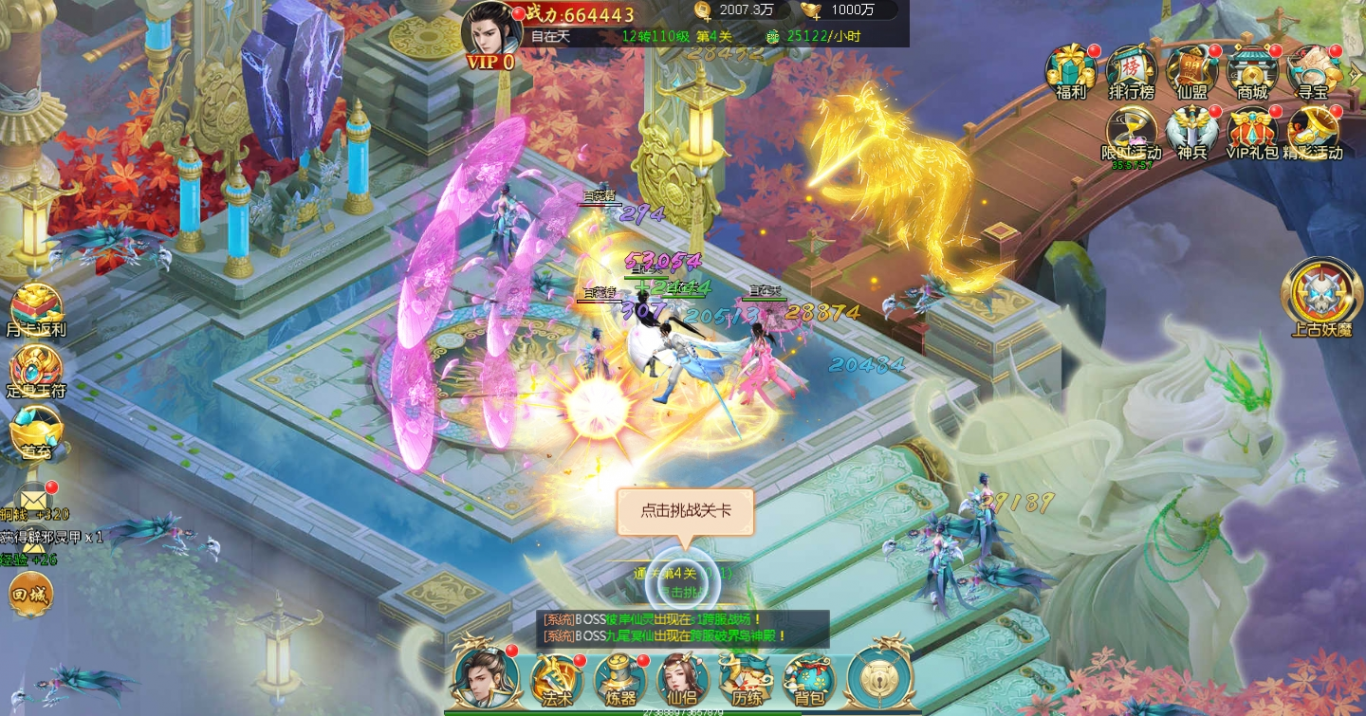Open the 福利 welfare gift icon
1366x716 pixels.
(x=1070, y=70)
